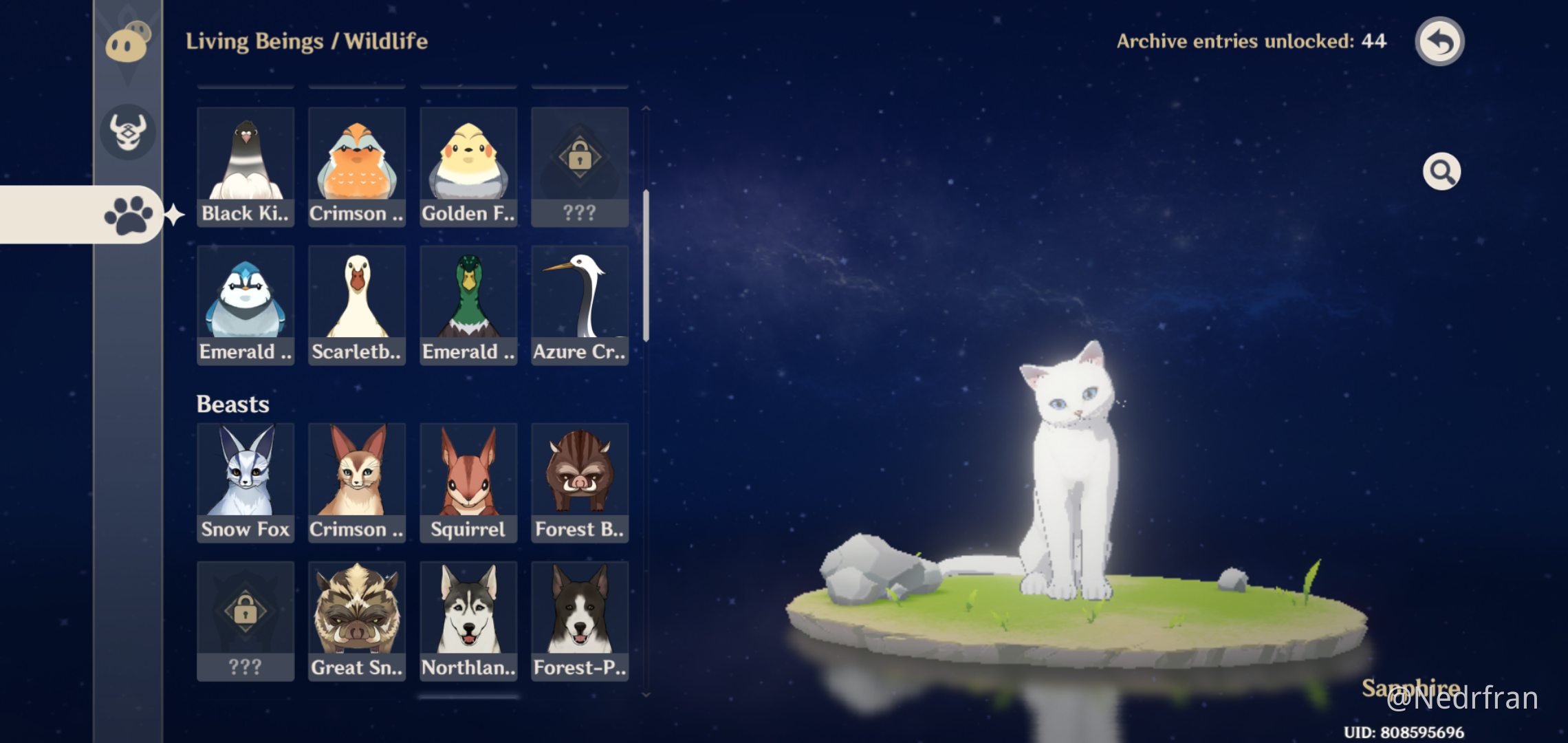Open the beast-head Enemies category icon
The image size is (1568, 743).
(x=128, y=133)
